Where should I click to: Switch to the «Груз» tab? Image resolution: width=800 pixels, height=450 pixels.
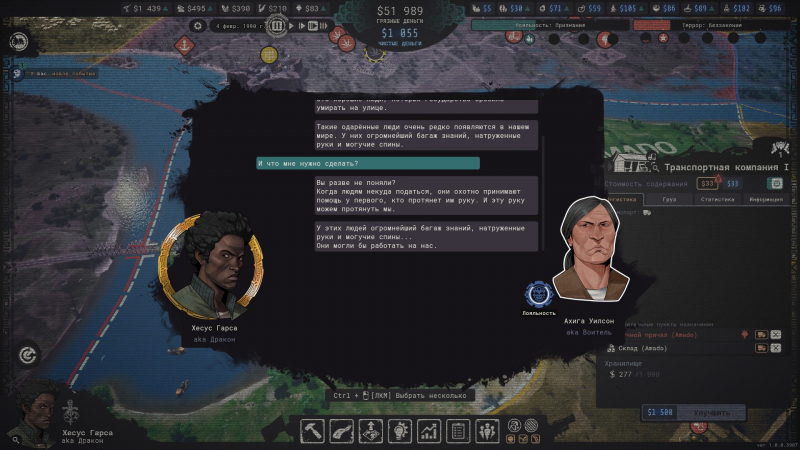click(x=670, y=200)
